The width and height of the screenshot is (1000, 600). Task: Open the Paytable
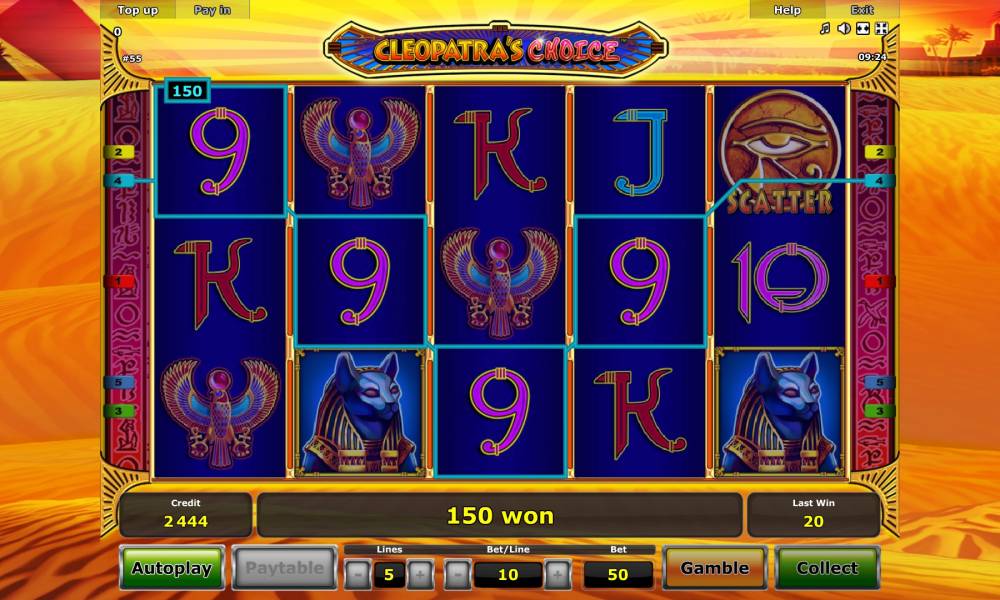point(285,568)
